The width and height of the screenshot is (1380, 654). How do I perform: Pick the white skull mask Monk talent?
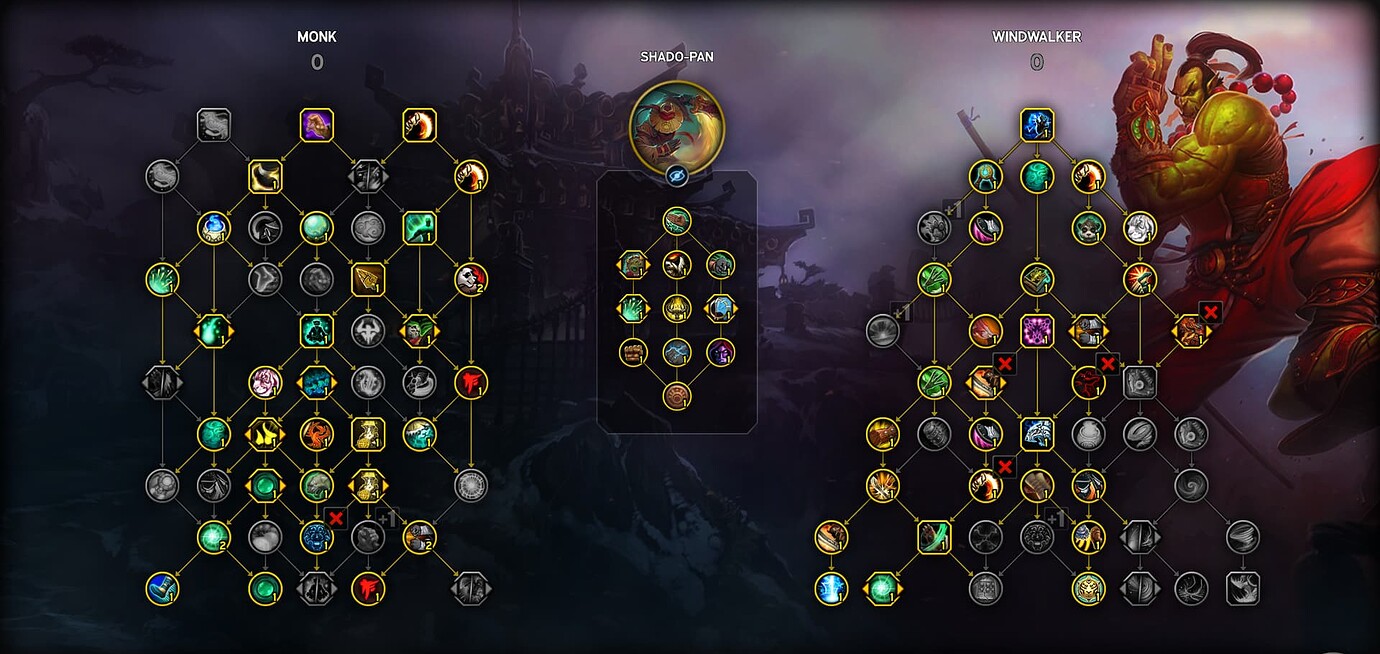[x=470, y=279]
